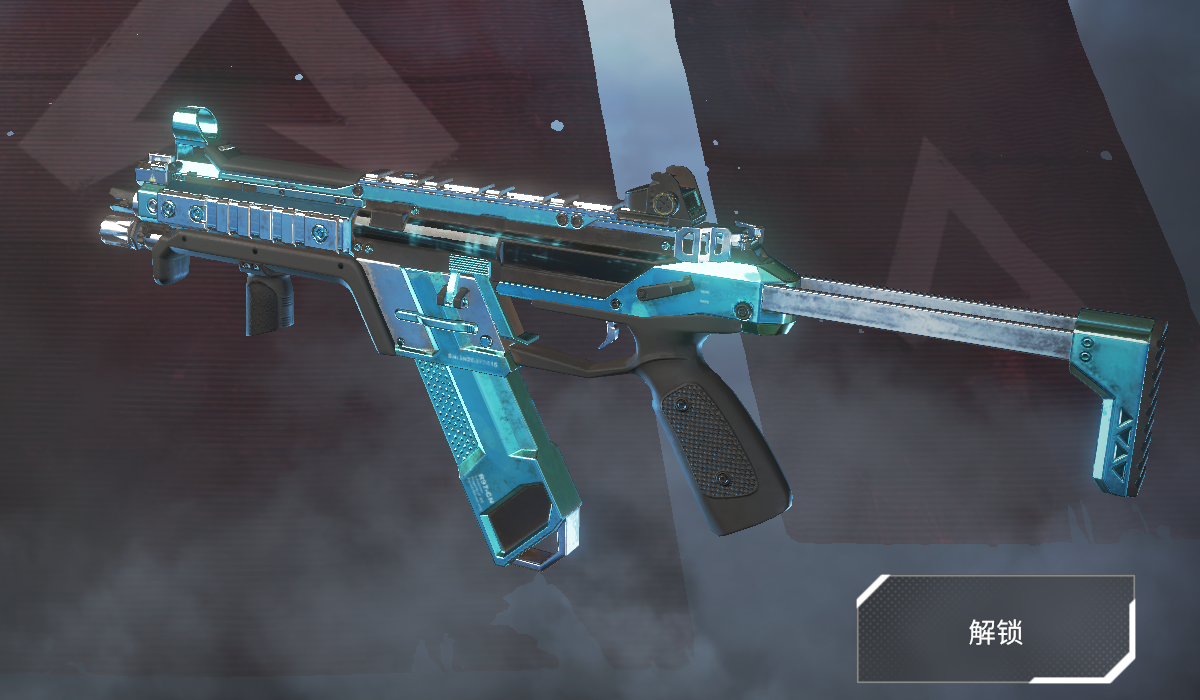
Task: Click the 解锁 (Unlock) button
Action: point(995,629)
